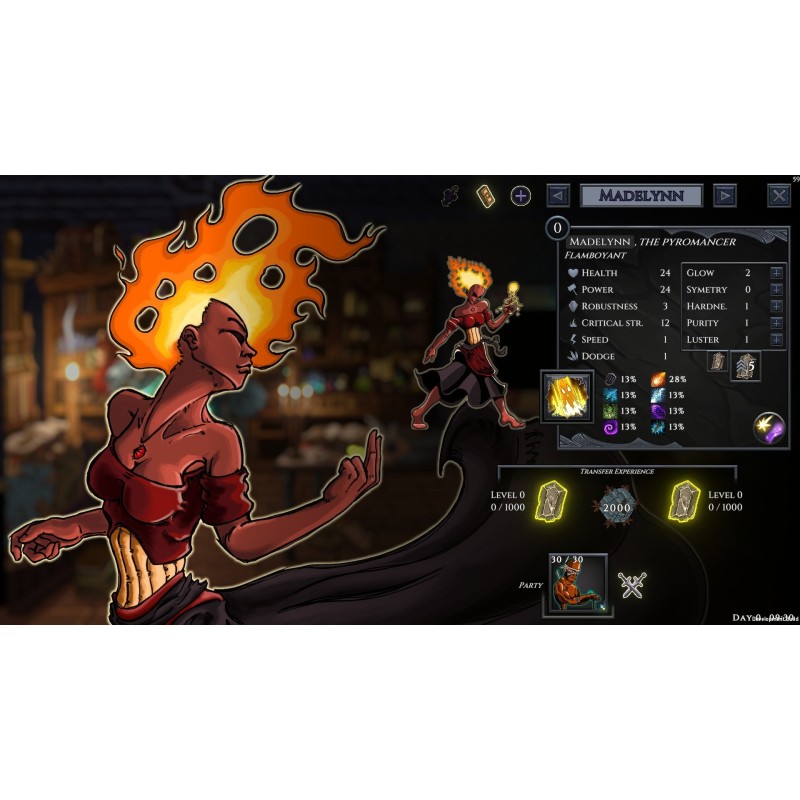Select the yellow fire skill icon
The image size is (800, 800).
[x=567, y=396]
